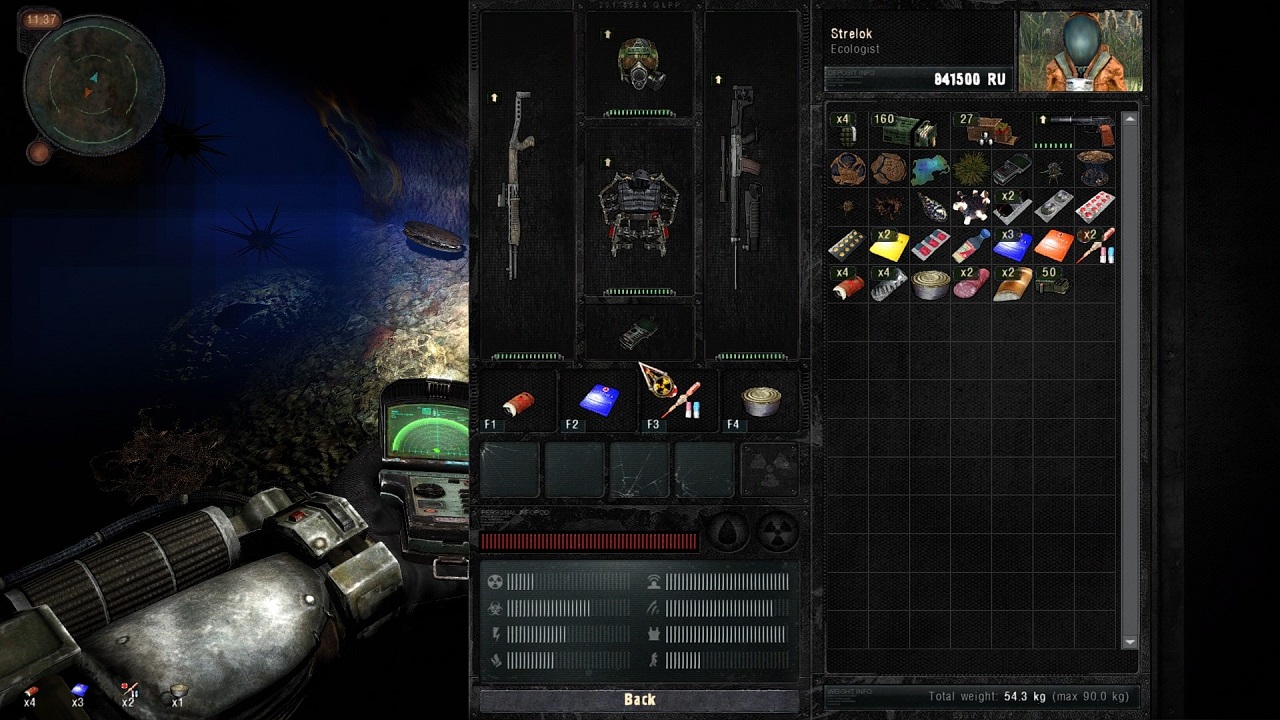Select the equipped gas mask helmet
Image resolution: width=1280 pixels, height=720 pixels.
[x=640, y=65]
